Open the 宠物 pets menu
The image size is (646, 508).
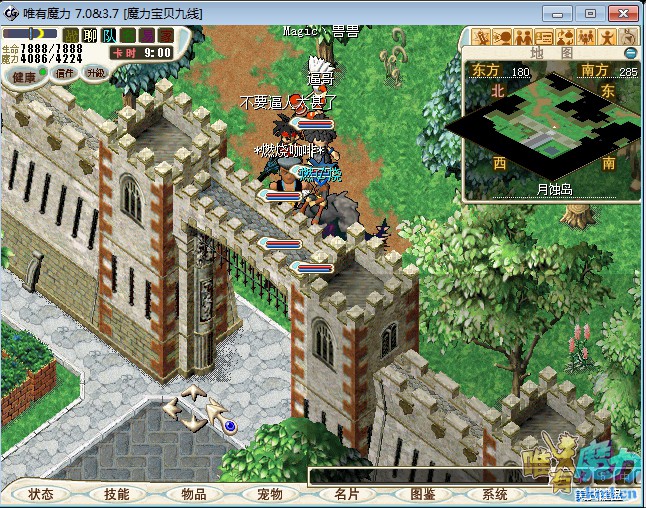coord(269,494)
